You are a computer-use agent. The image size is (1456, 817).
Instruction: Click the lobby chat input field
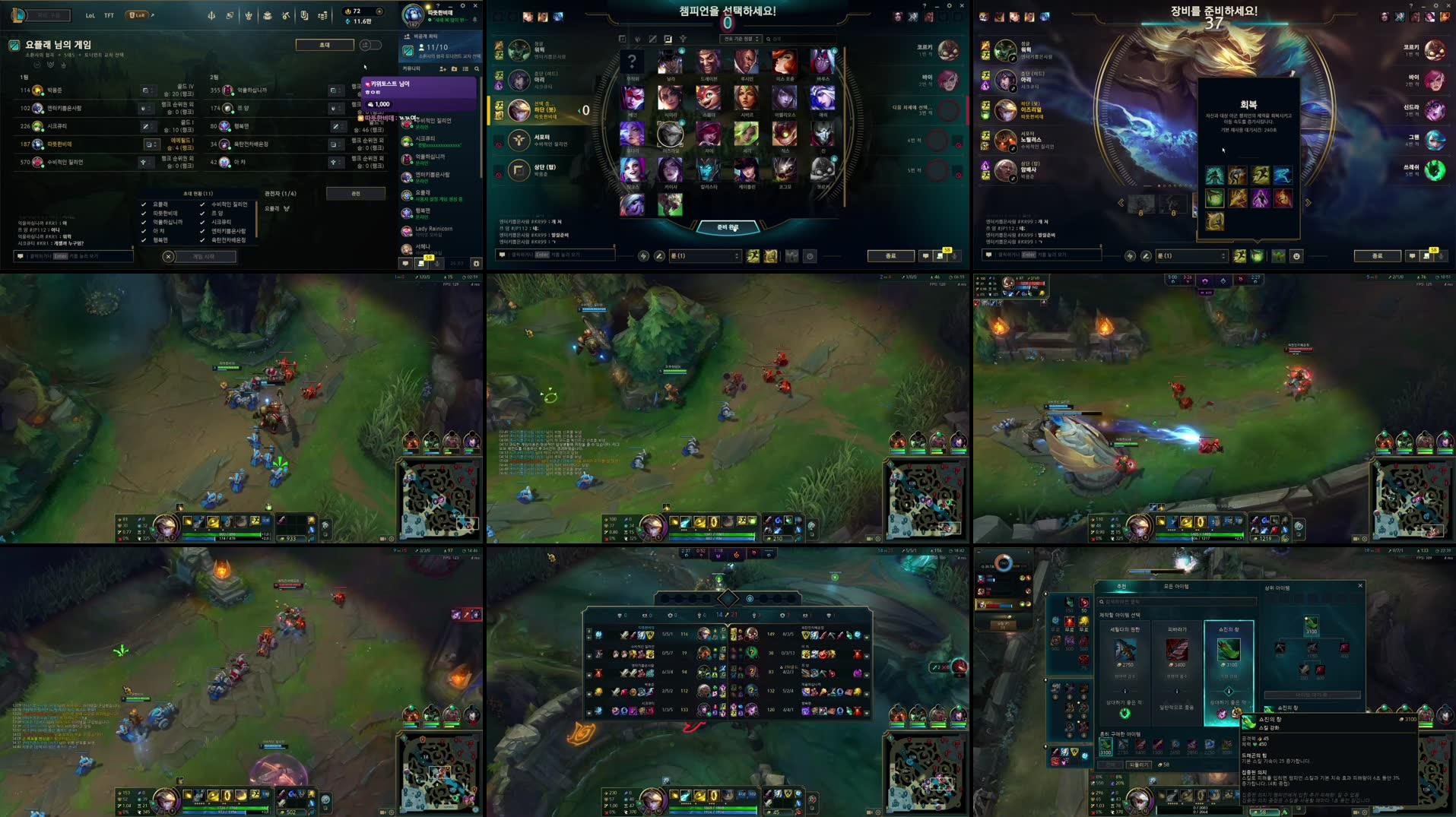point(72,255)
